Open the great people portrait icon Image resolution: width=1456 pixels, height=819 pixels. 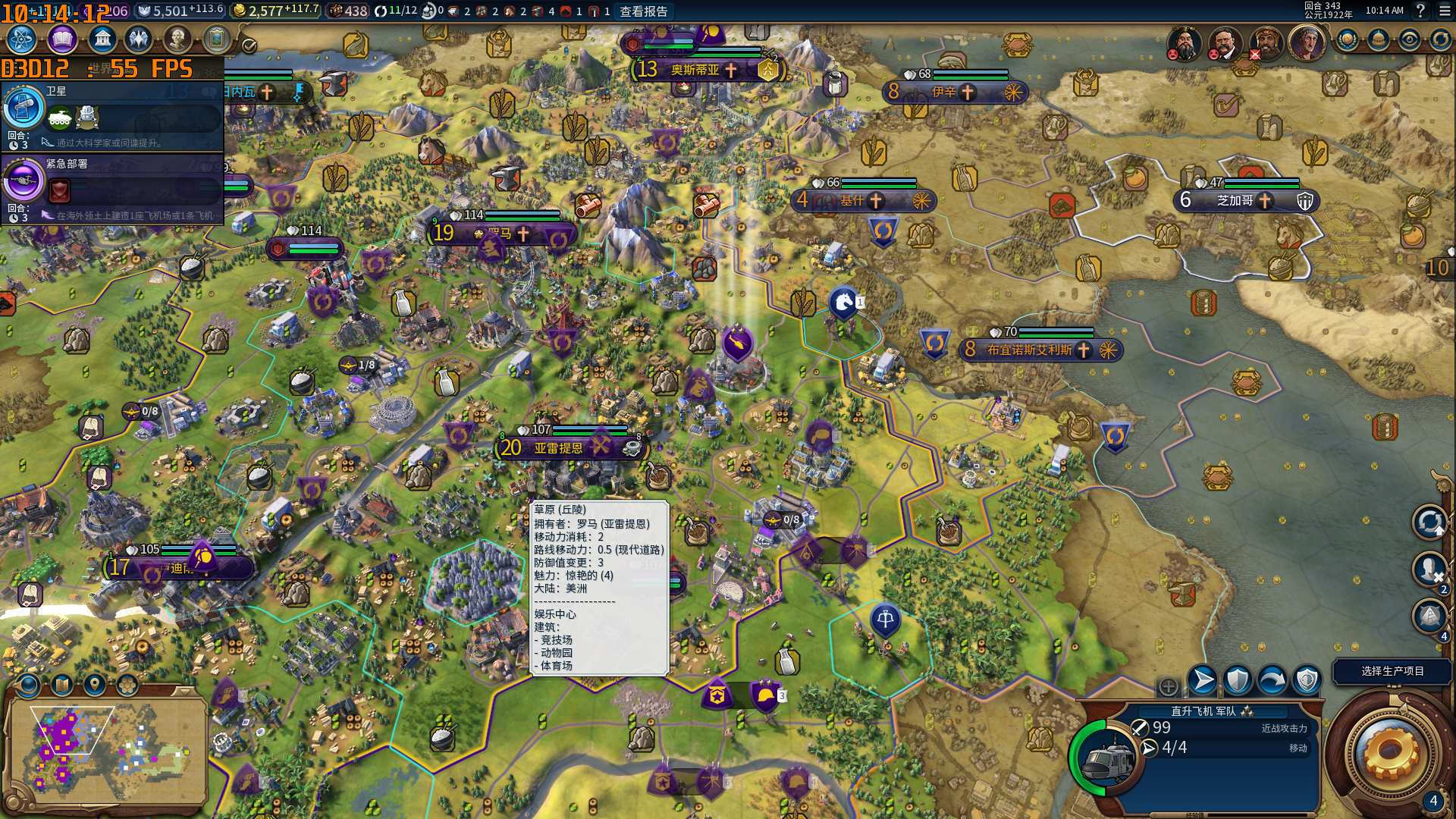177,39
